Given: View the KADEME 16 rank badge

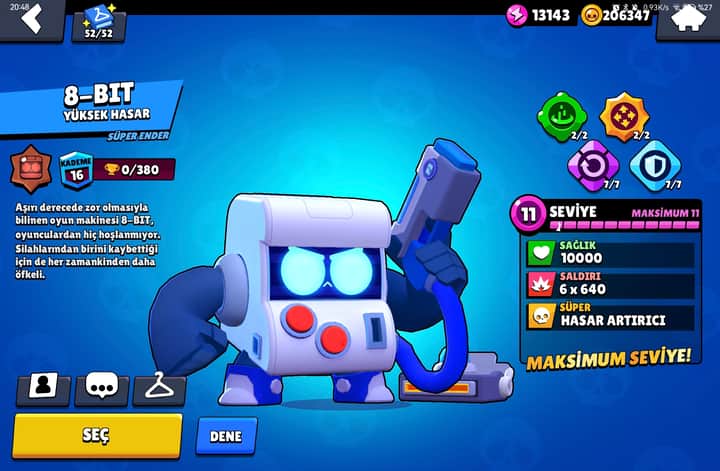Looking at the screenshot, I should pyautogui.click(x=75, y=169).
